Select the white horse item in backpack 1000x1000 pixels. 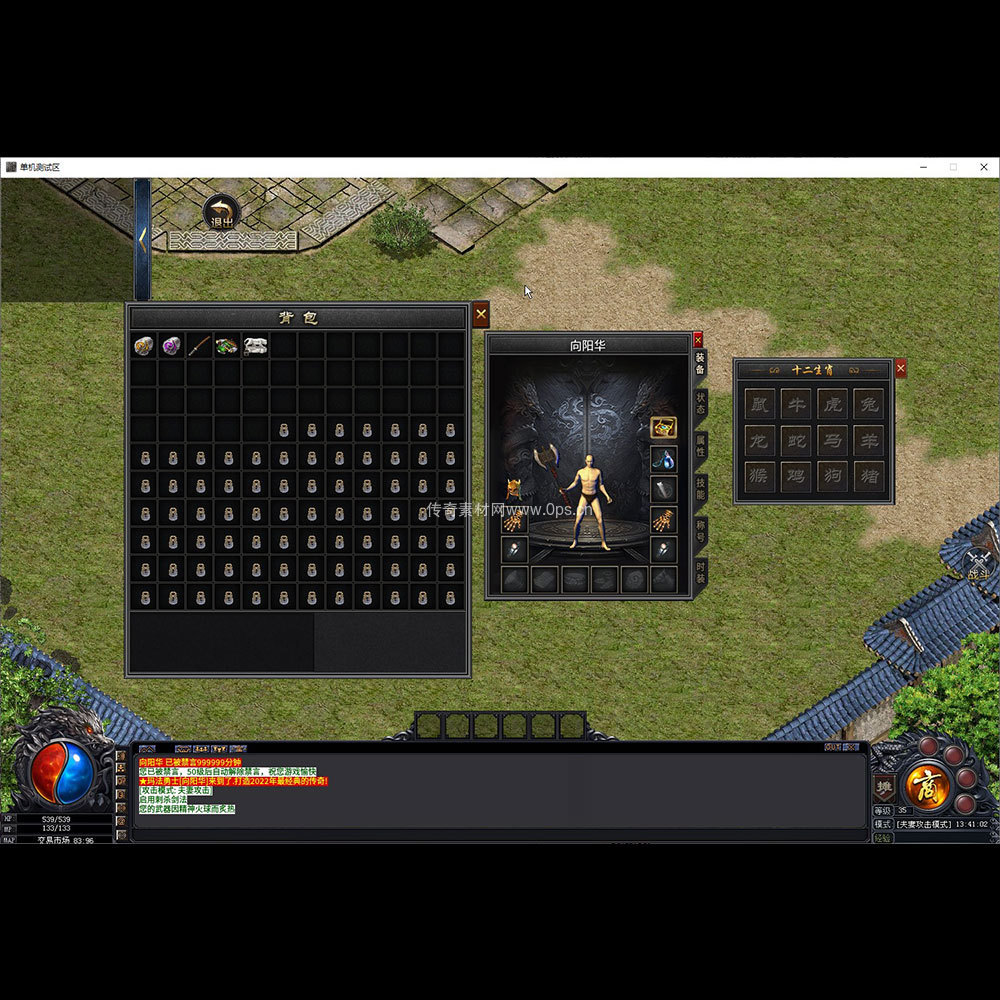[x=255, y=346]
